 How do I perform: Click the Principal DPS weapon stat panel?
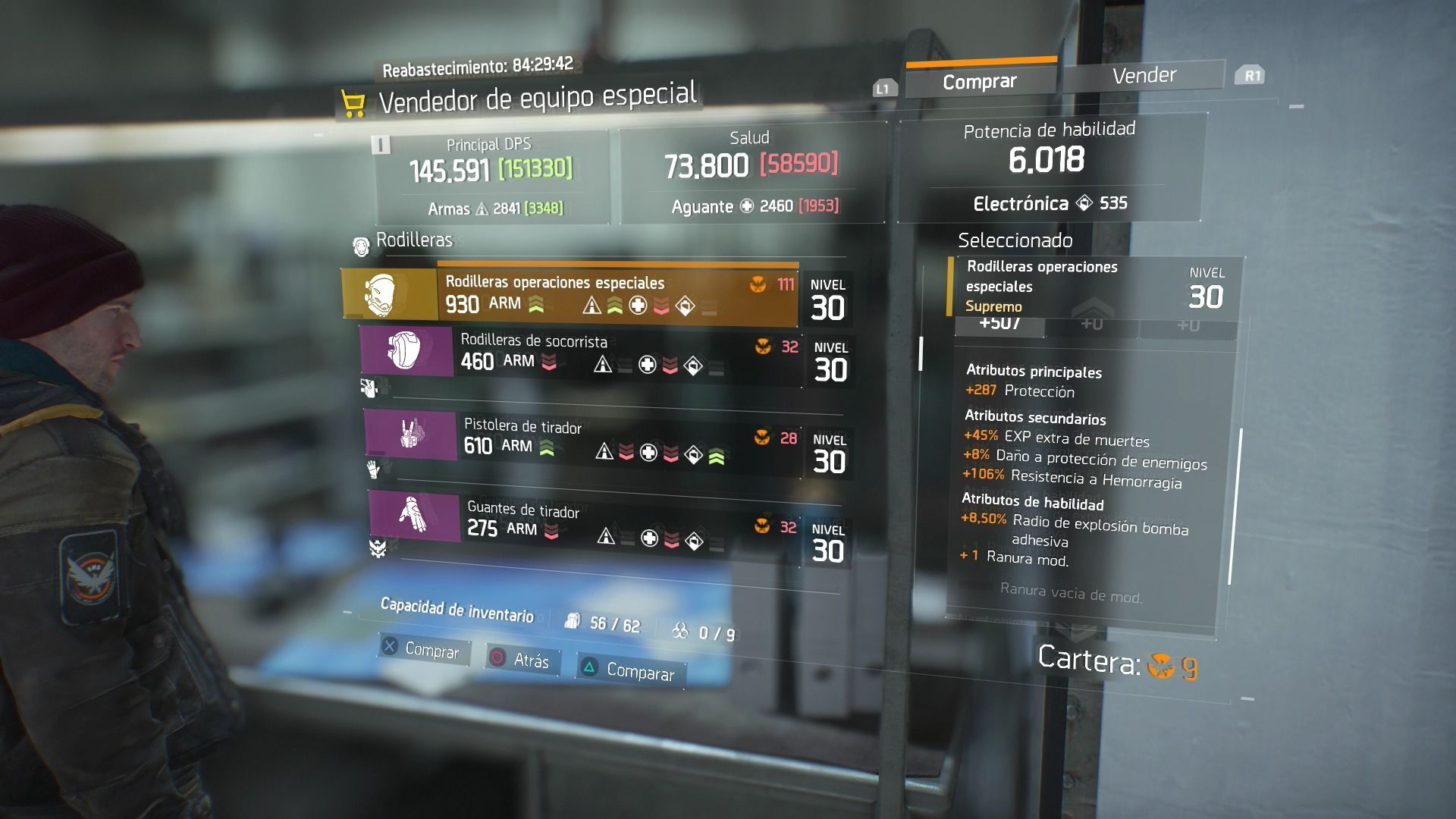(x=491, y=176)
